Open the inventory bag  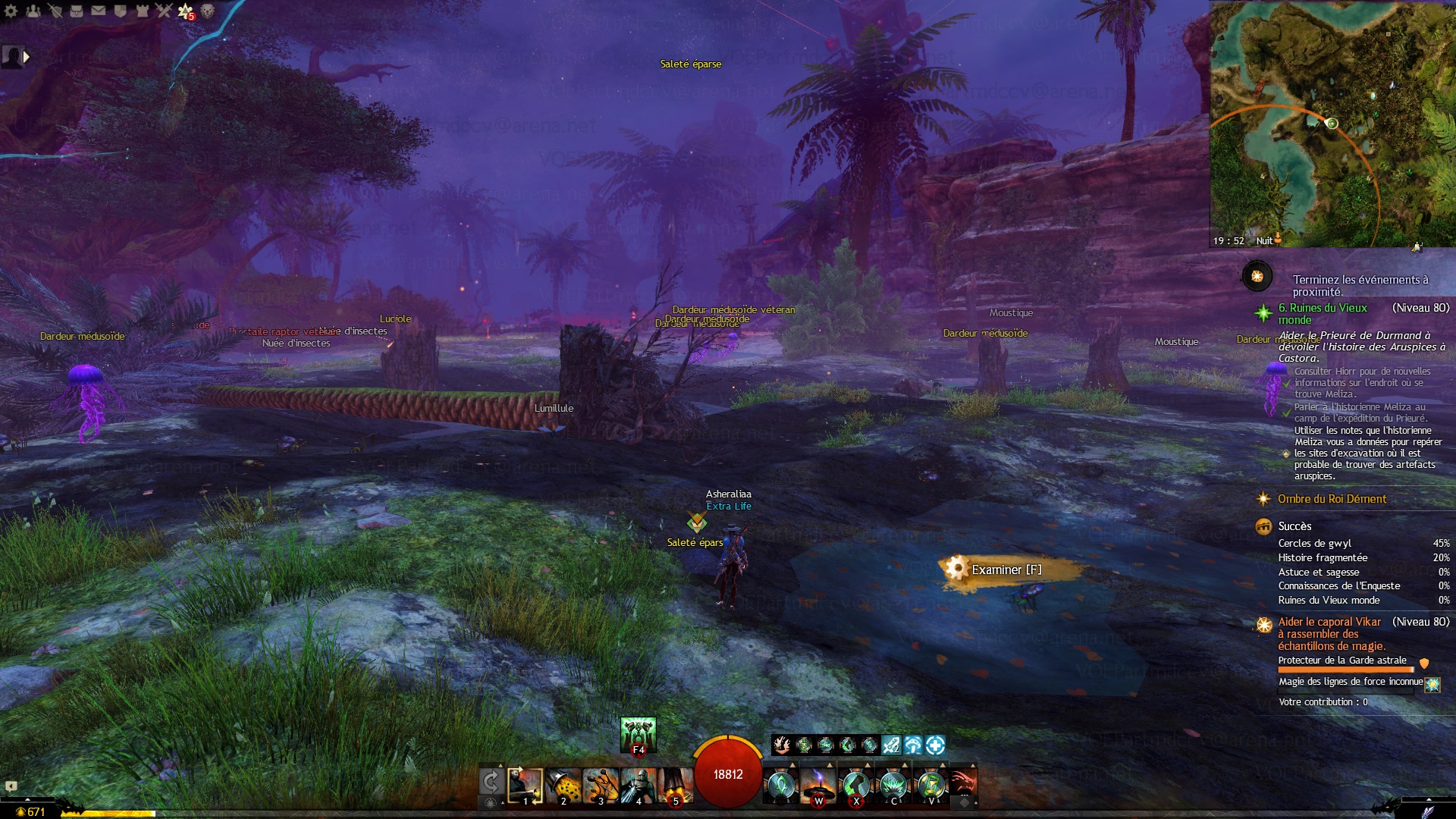pyautogui.click(x=77, y=11)
